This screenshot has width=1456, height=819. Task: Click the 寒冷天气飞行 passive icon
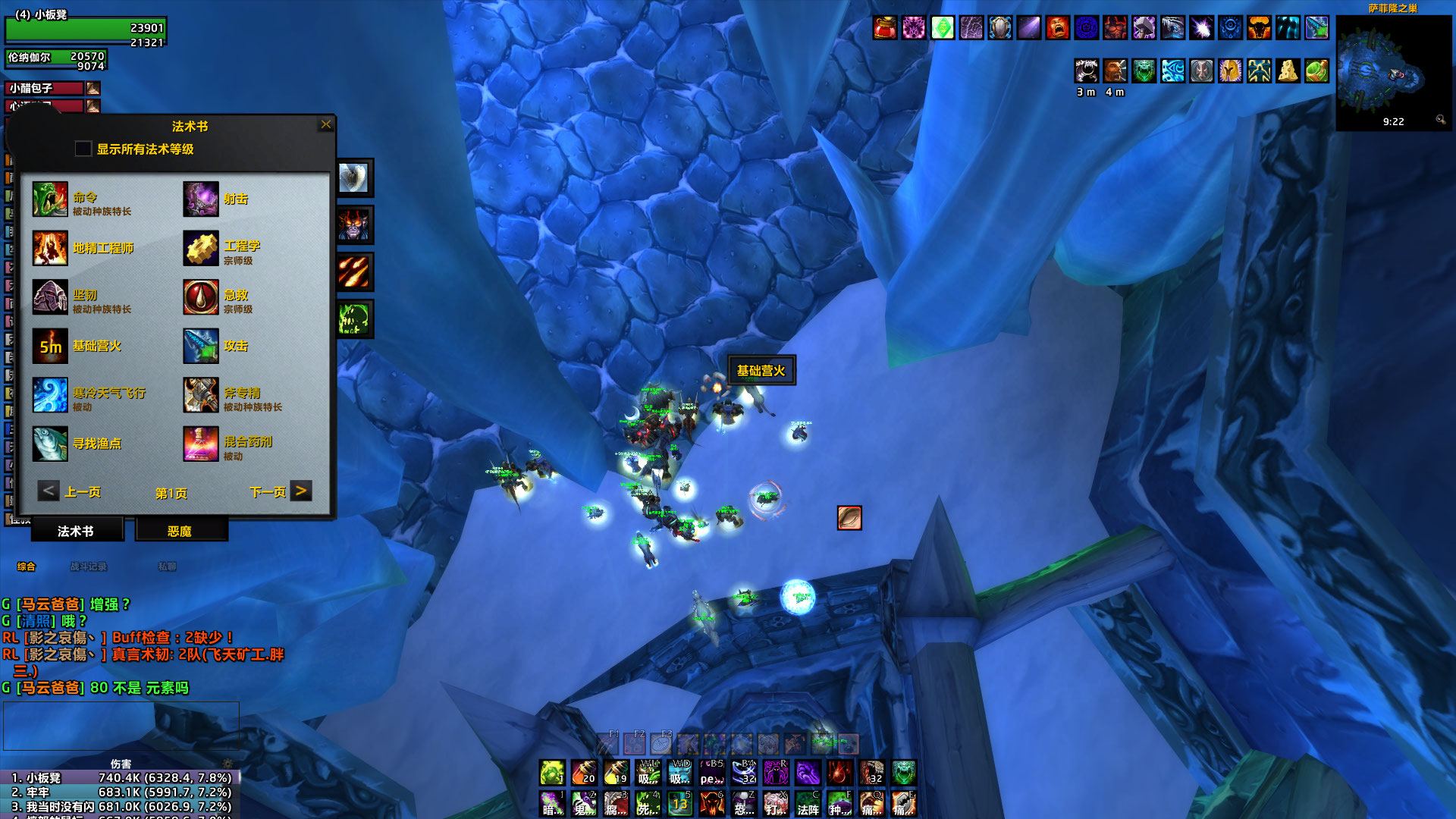(50, 394)
